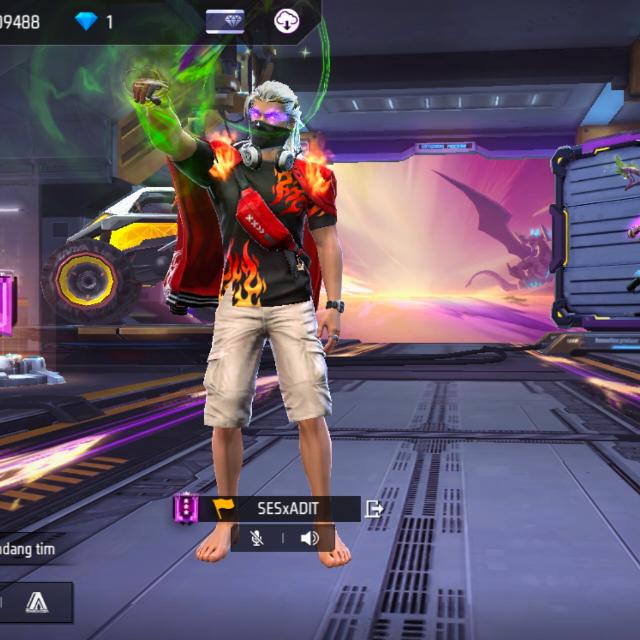Click the leave team exit icon
Screen dimensions: 640x640
[374, 509]
